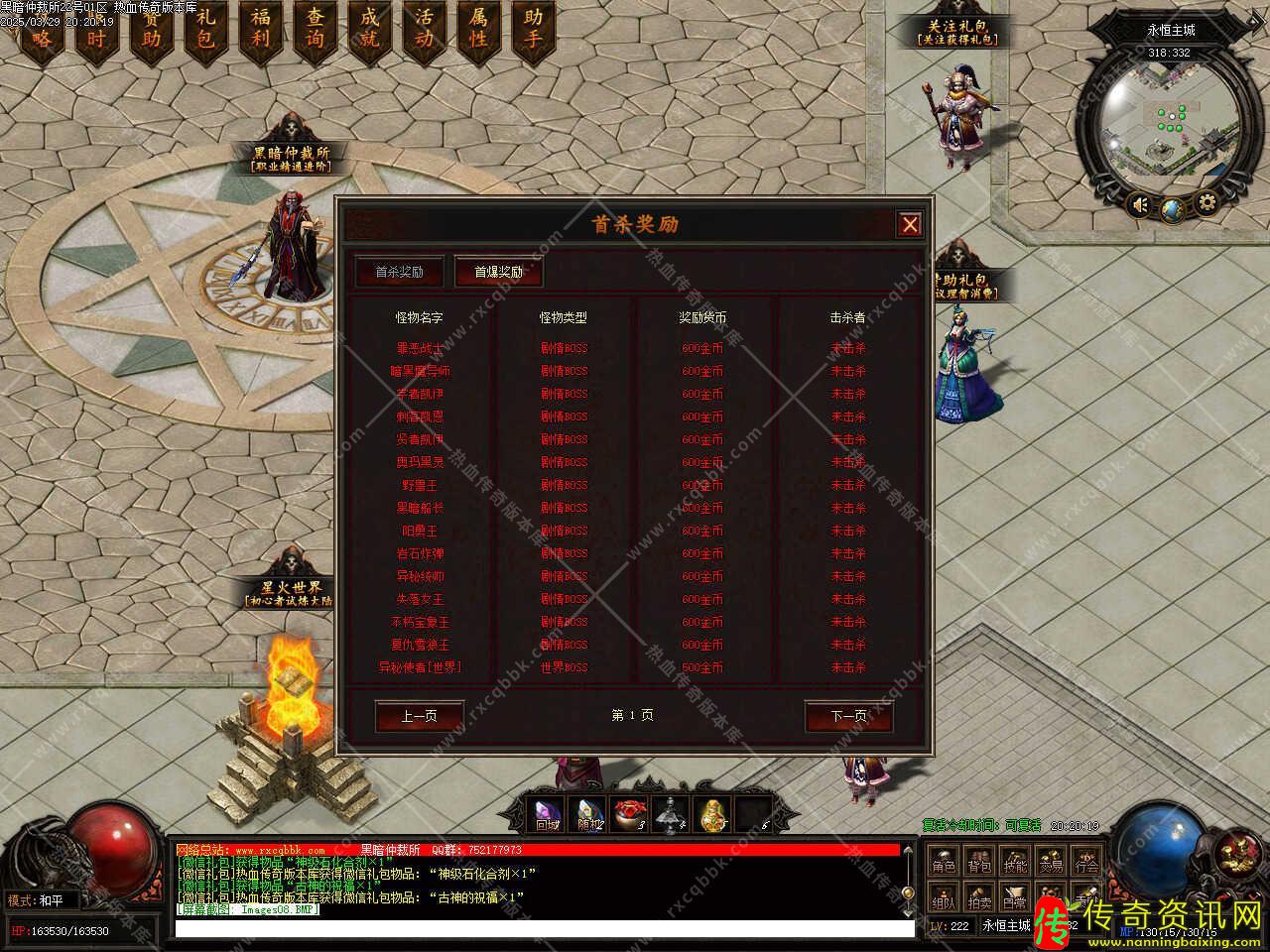Open the 行会 guild panel
This screenshot has width=1270, height=952.
(x=1086, y=863)
